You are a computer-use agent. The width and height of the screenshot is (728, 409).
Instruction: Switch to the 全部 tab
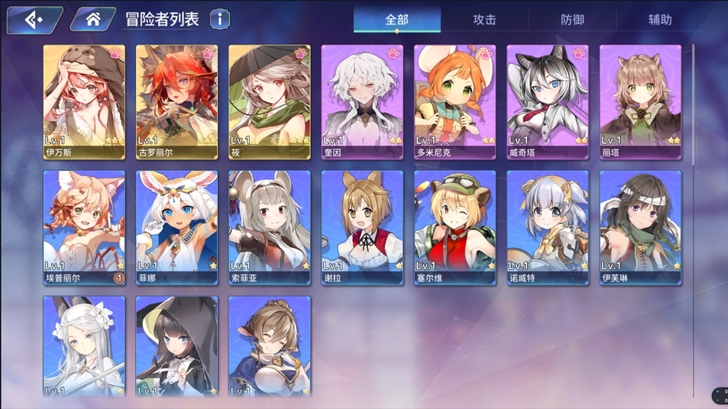pos(397,20)
